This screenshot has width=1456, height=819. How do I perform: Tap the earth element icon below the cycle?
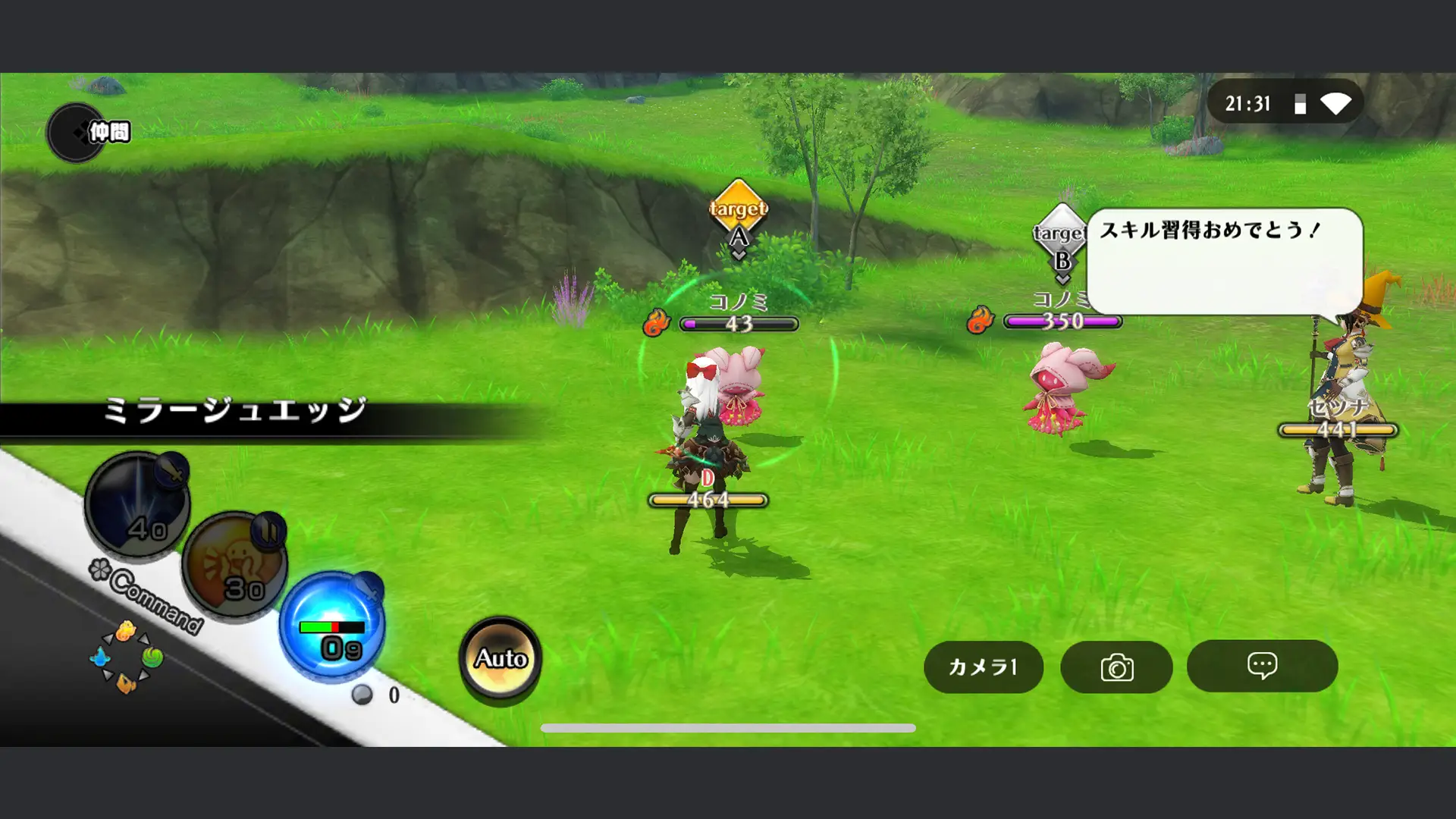click(x=127, y=682)
